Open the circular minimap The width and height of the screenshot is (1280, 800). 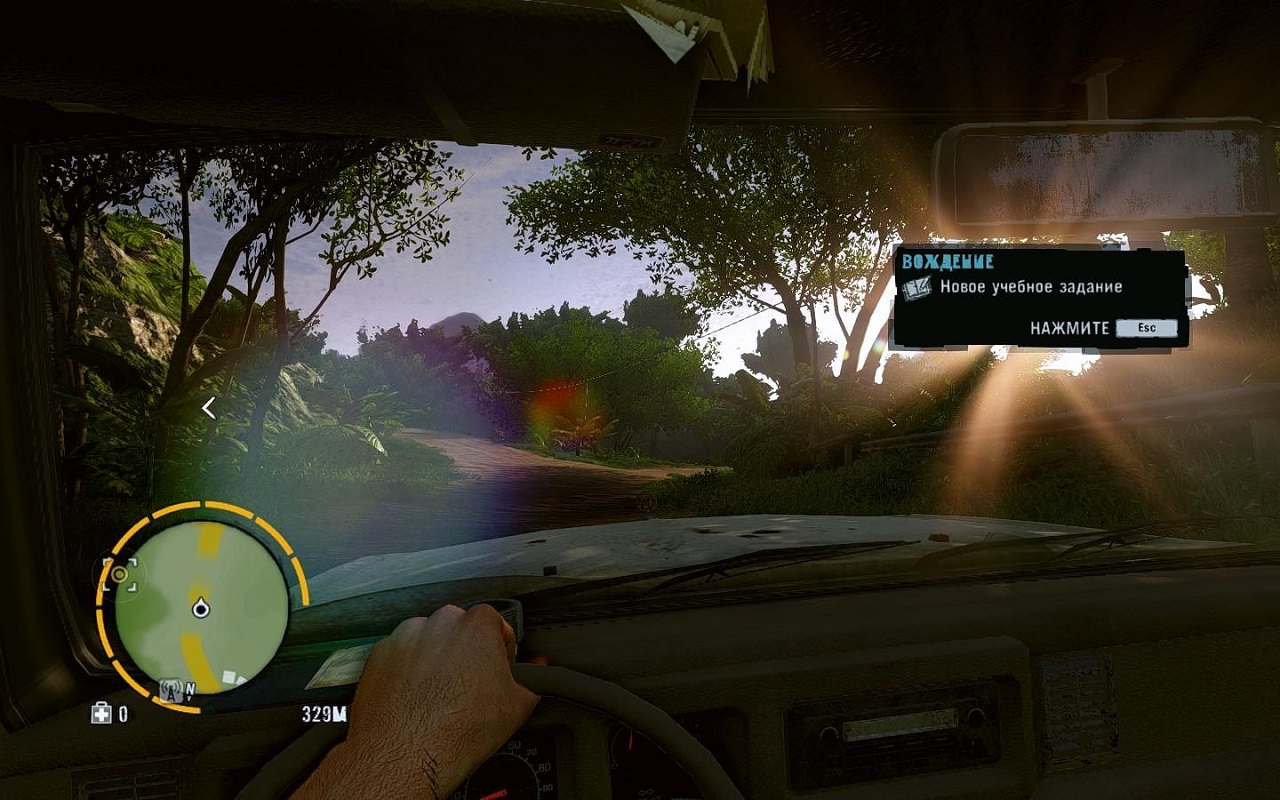[x=201, y=606]
